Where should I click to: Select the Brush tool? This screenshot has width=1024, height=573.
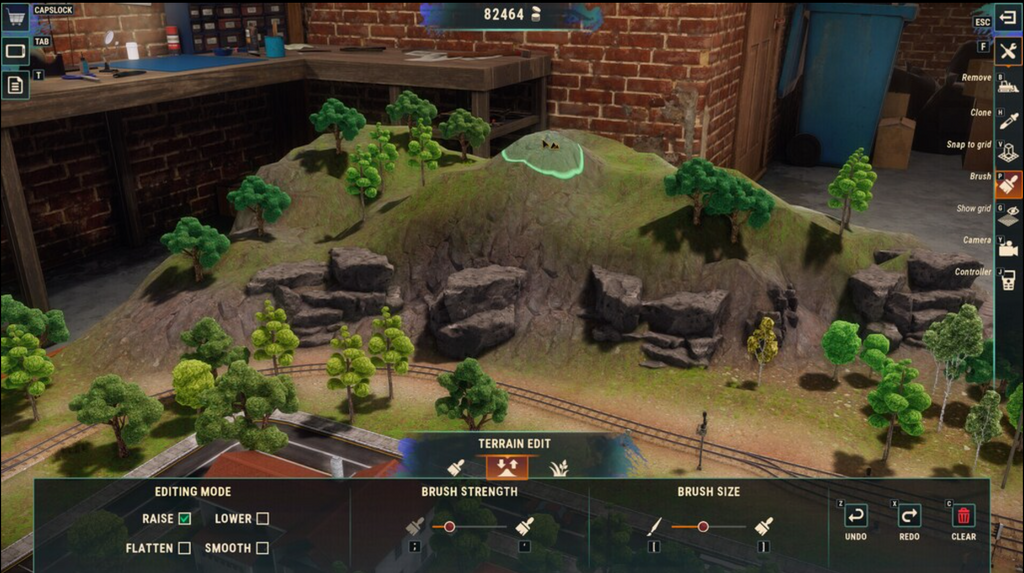(x=1008, y=184)
